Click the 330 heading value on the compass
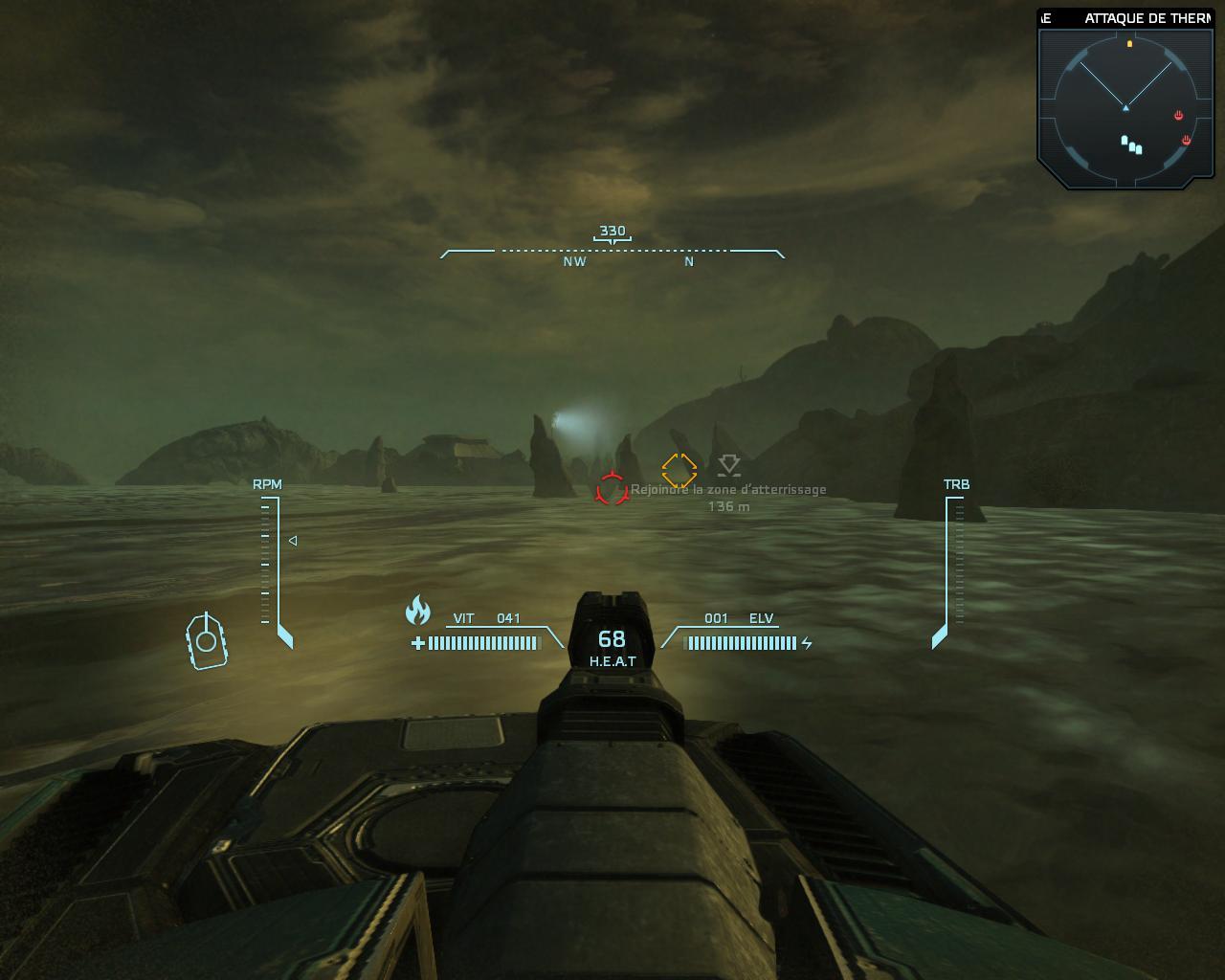1225x980 pixels. point(612,231)
